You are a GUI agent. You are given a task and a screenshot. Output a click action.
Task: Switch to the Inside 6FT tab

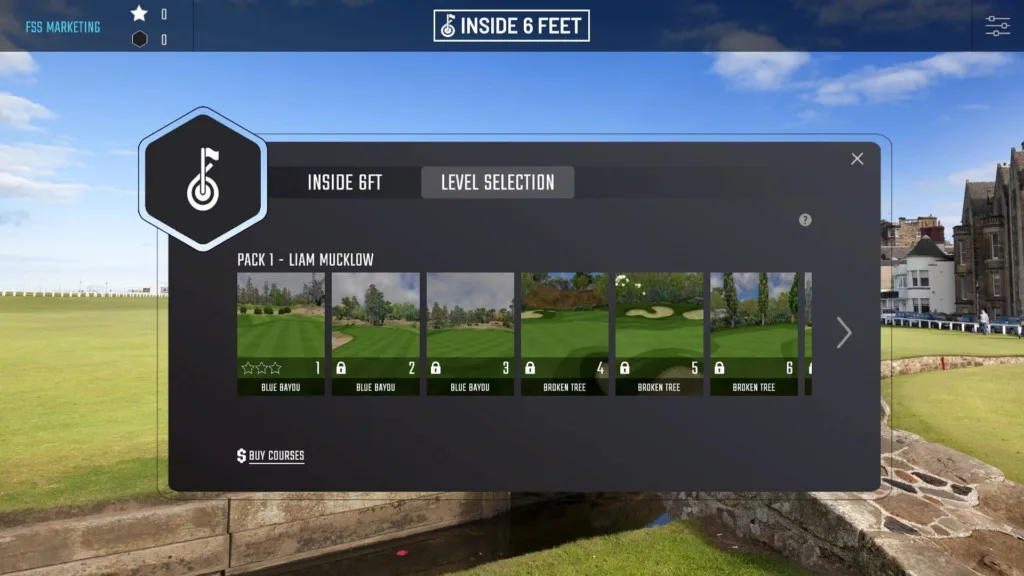click(x=344, y=183)
